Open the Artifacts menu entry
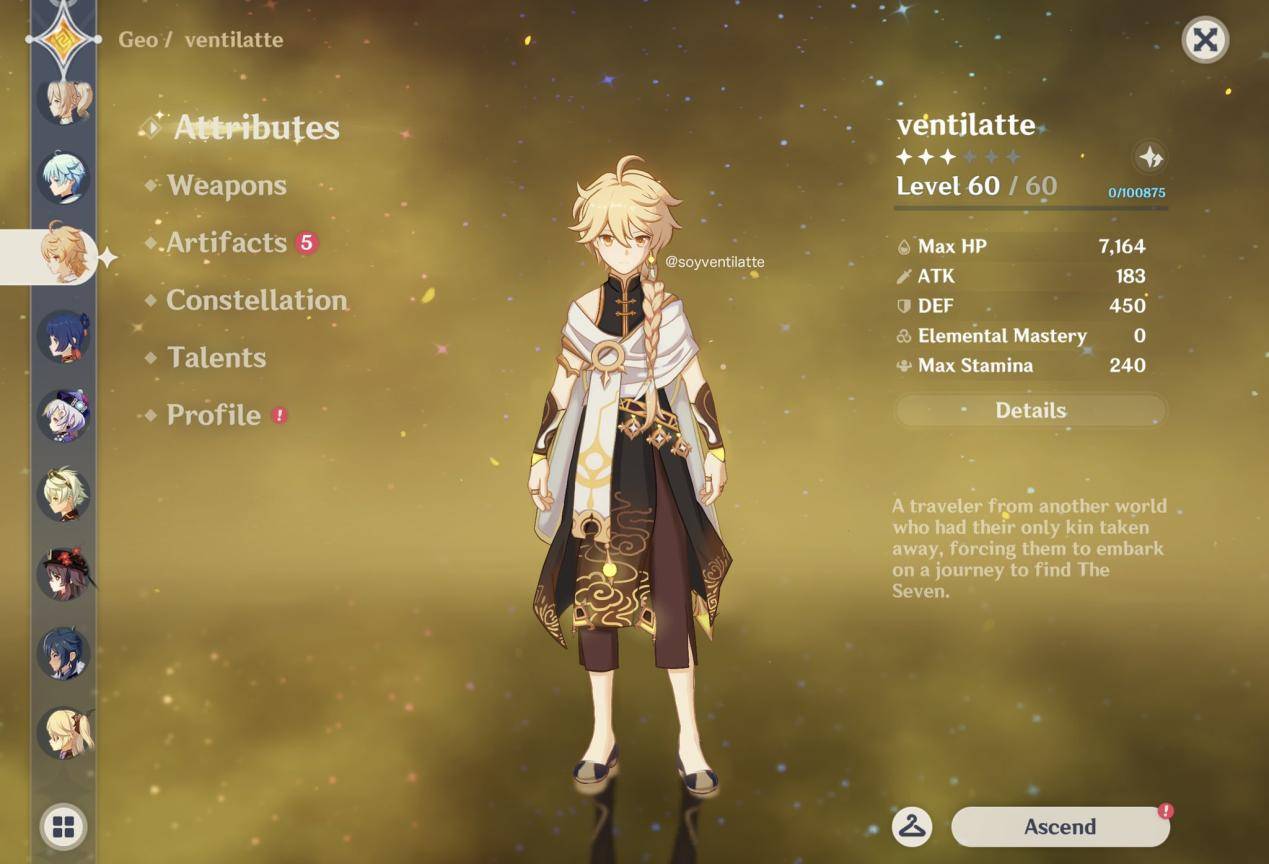This screenshot has width=1269, height=864. tap(227, 243)
